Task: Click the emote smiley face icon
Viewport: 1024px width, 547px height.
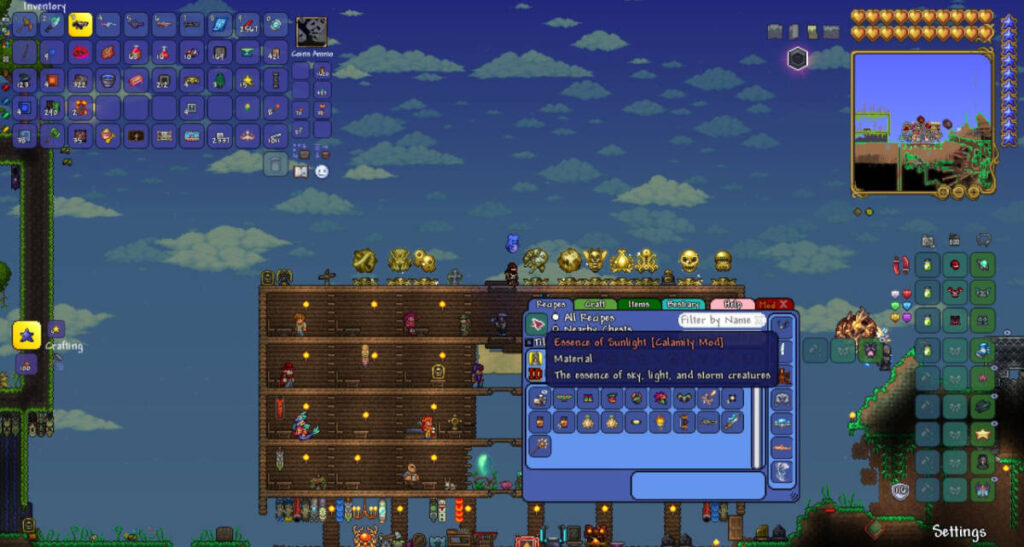Action: tap(322, 172)
